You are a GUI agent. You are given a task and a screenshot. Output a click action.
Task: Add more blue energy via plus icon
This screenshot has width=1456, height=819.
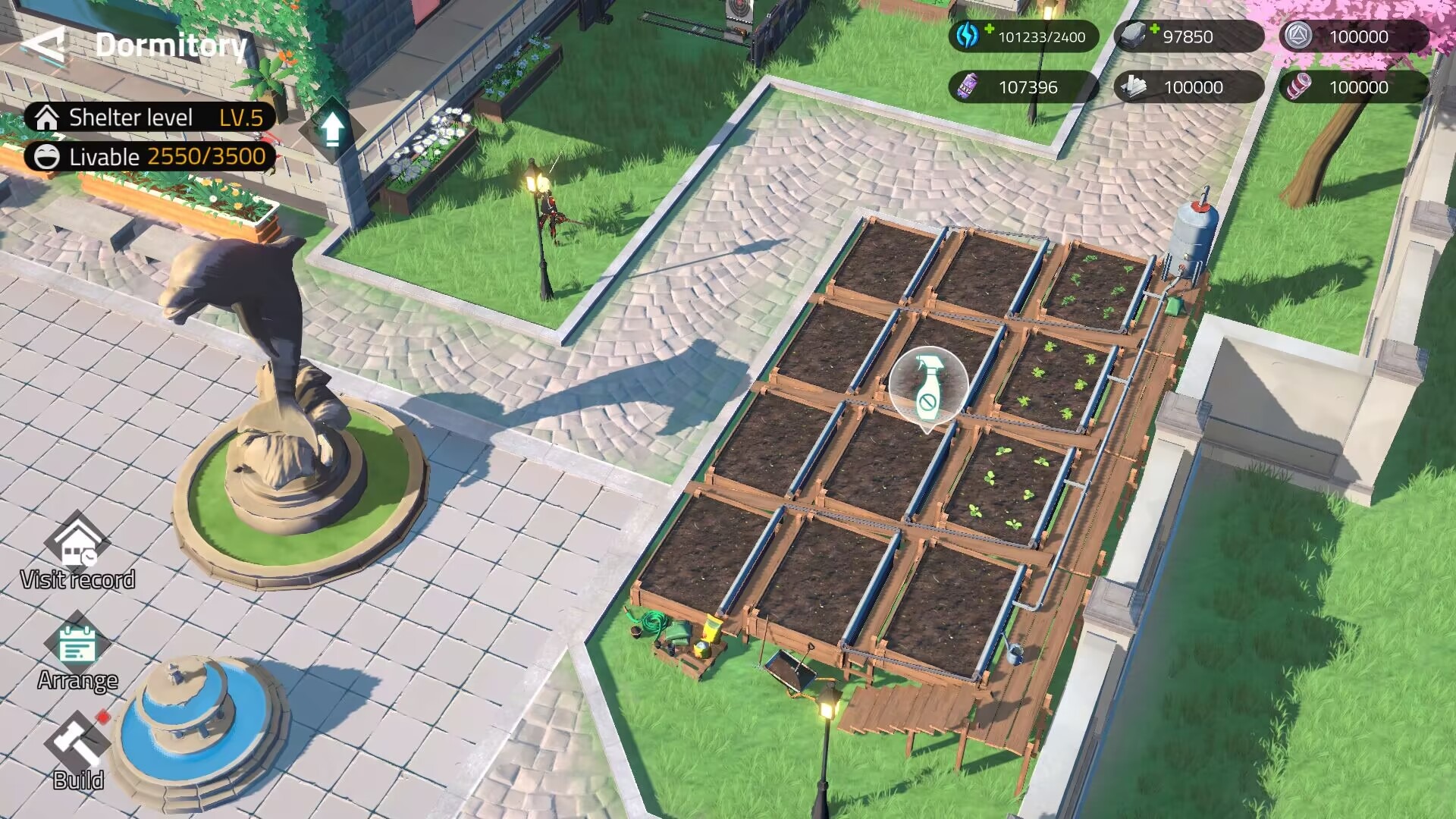tap(988, 30)
